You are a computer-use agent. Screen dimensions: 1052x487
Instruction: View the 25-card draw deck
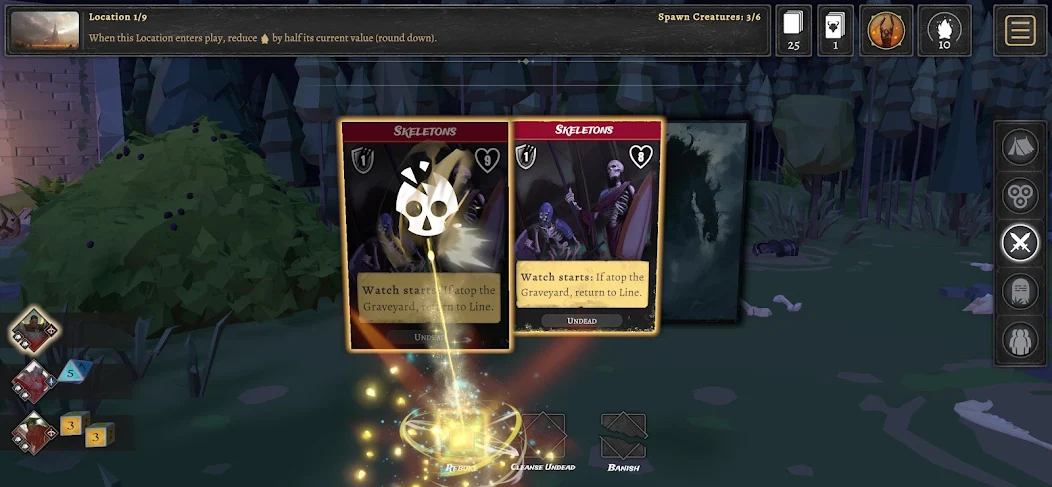794,30
